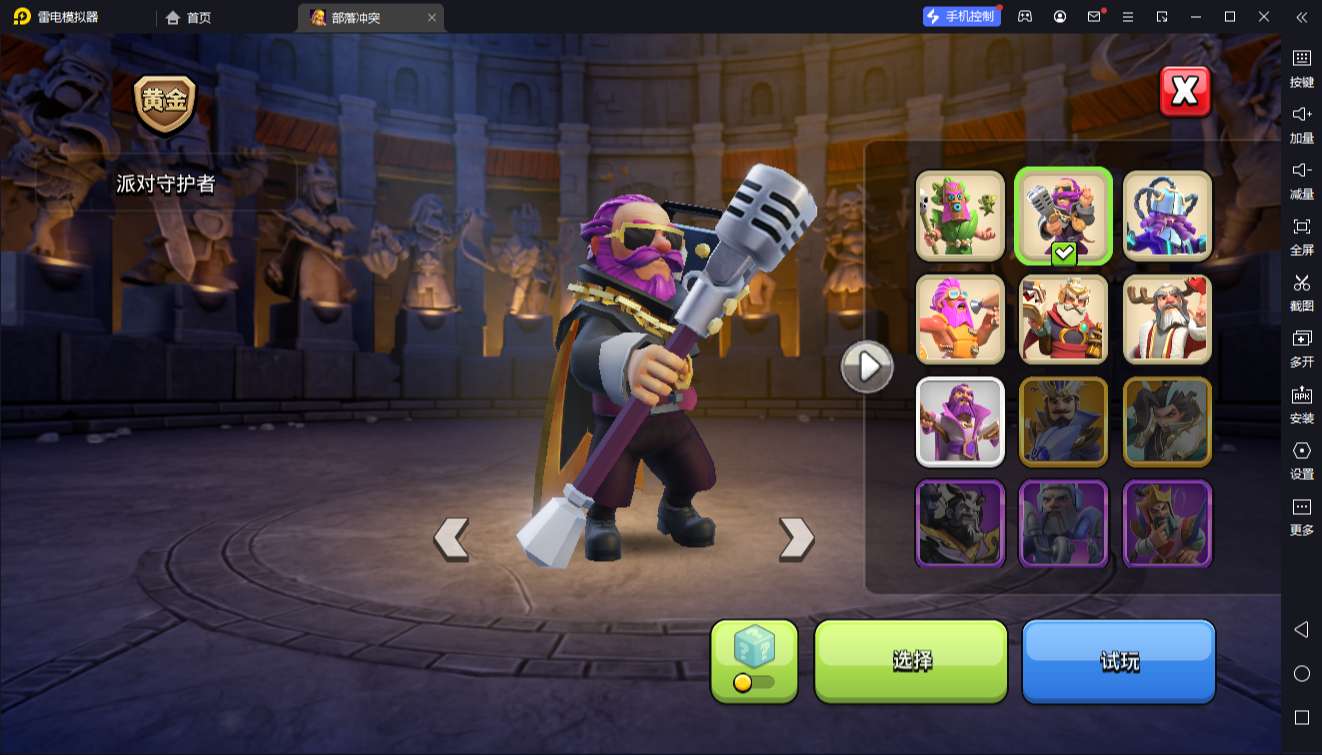
Task: Click the 手机控制 button in the title bar
Action: click(x=961, y=17)
